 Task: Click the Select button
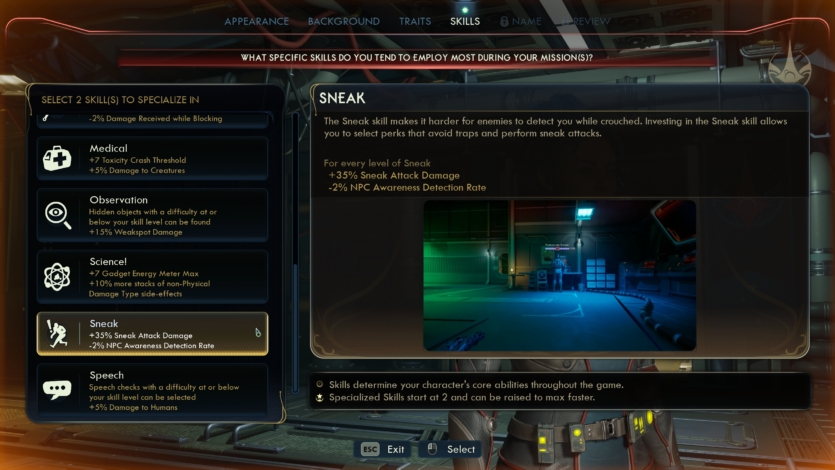click(x=451, y=449)
